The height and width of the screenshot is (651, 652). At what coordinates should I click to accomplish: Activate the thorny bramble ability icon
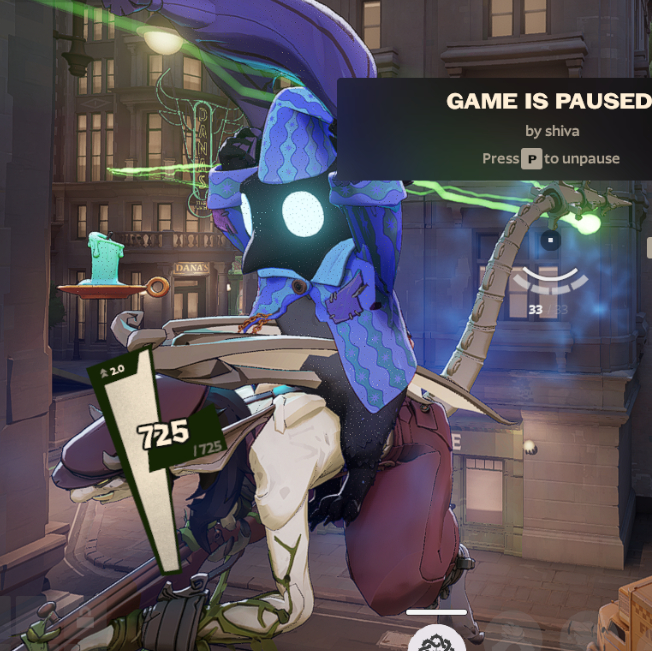point(437,640)
